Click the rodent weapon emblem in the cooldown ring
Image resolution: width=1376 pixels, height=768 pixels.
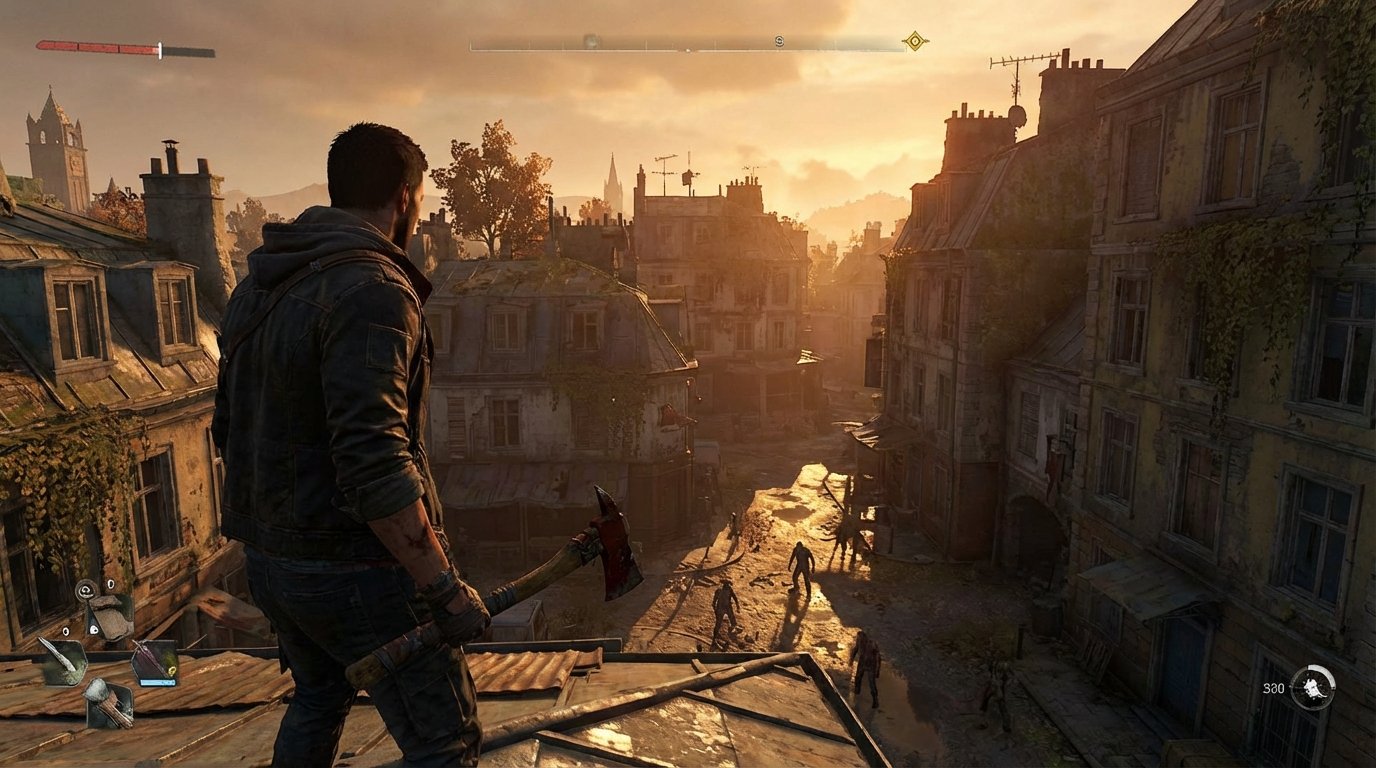pos(1312,688)
